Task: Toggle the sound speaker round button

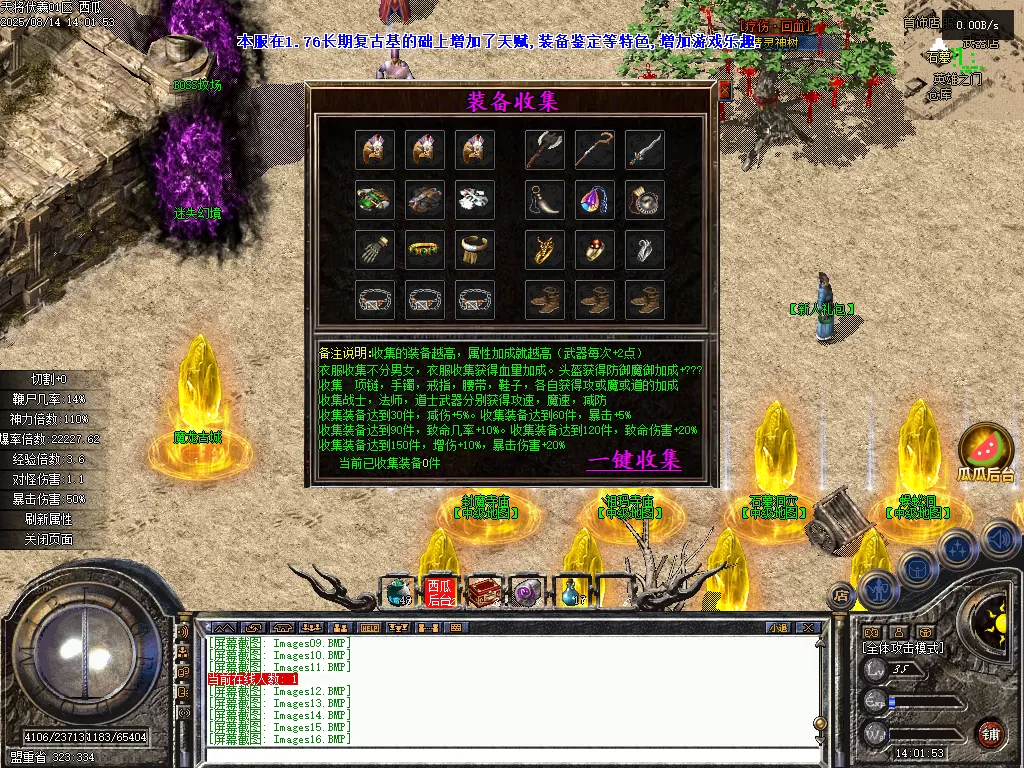Action: [x=1001, y=540]
